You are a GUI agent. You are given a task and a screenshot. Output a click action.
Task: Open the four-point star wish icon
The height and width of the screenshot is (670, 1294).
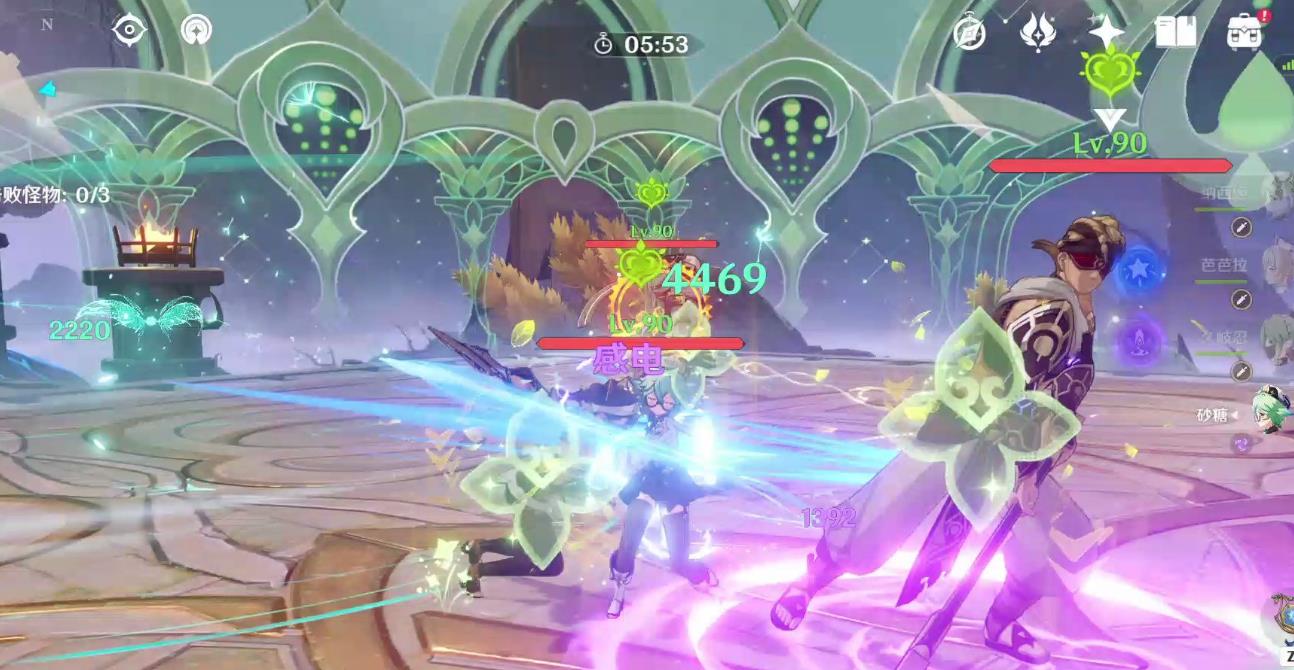click(1106, 32)
